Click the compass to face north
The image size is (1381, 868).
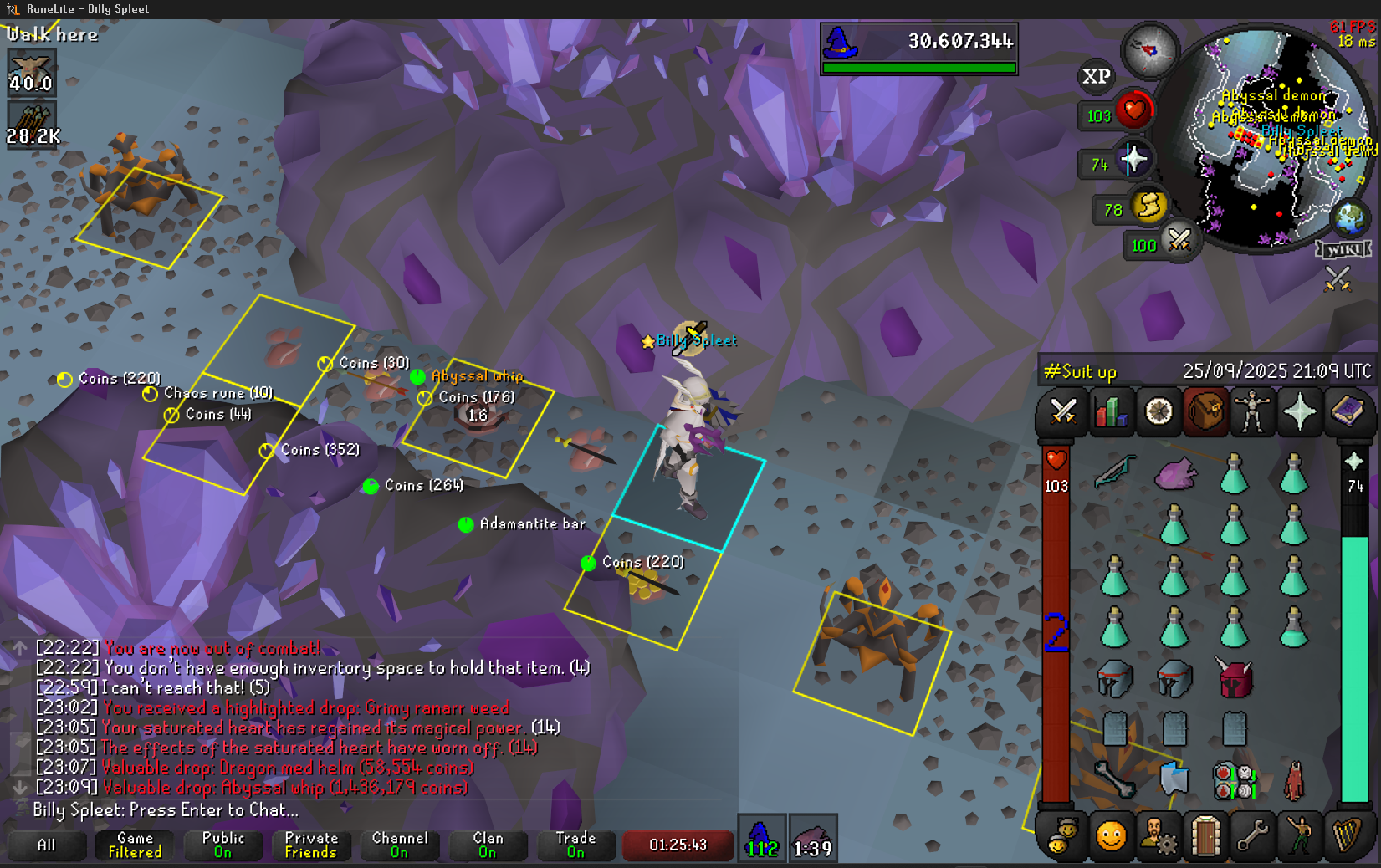point(1149,50)
